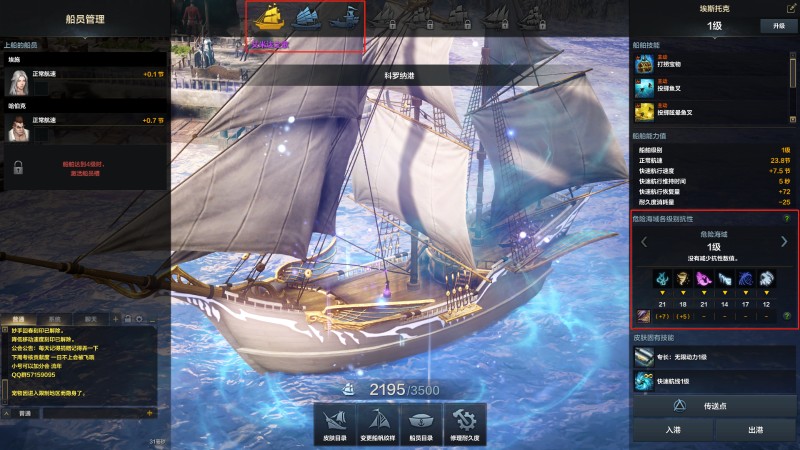
Task: Select the golden ship icon at top
Action: (x=270, y=17)
